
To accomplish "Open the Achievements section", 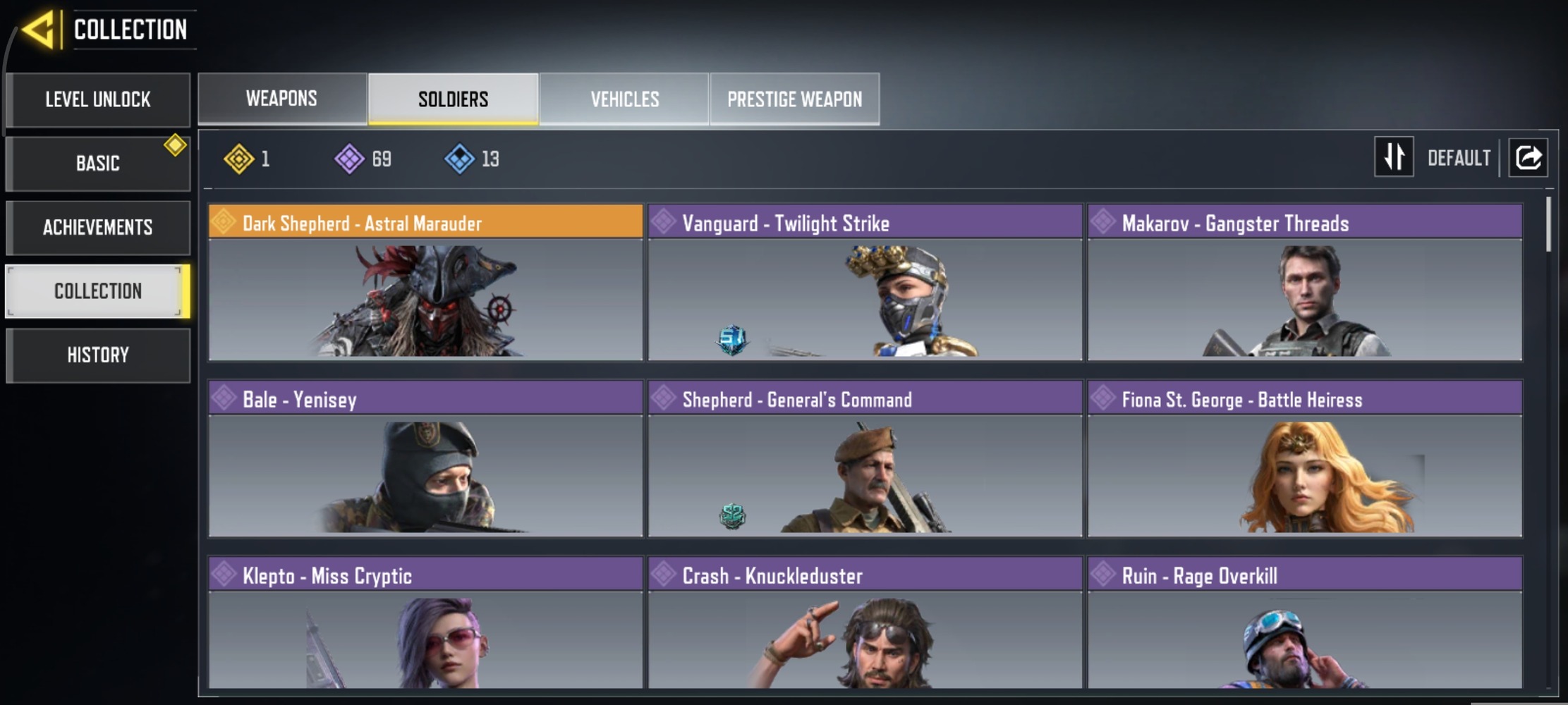I will pyautogui.click(x=98, y=228).
